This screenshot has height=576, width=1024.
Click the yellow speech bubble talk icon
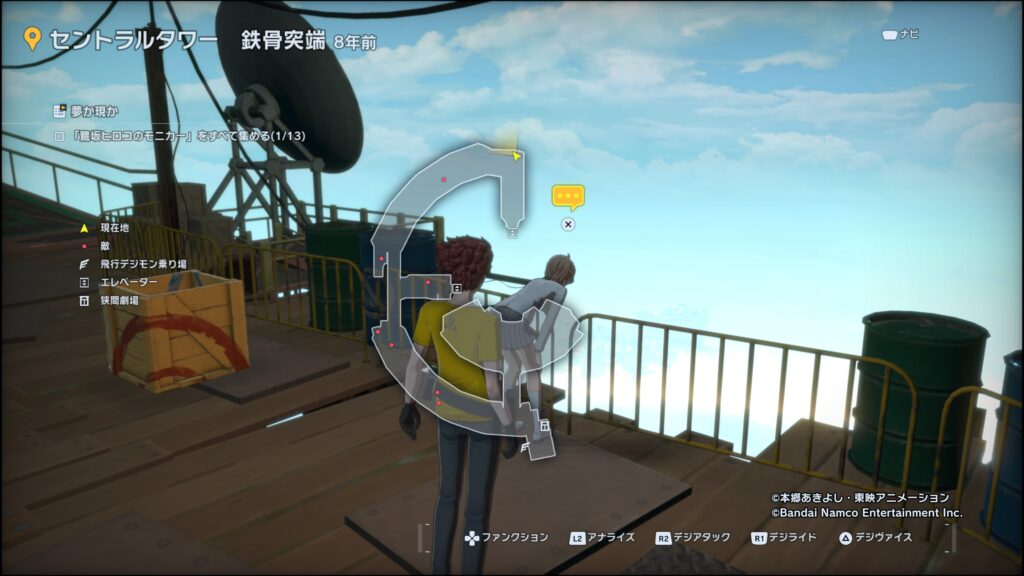(568, 196)
